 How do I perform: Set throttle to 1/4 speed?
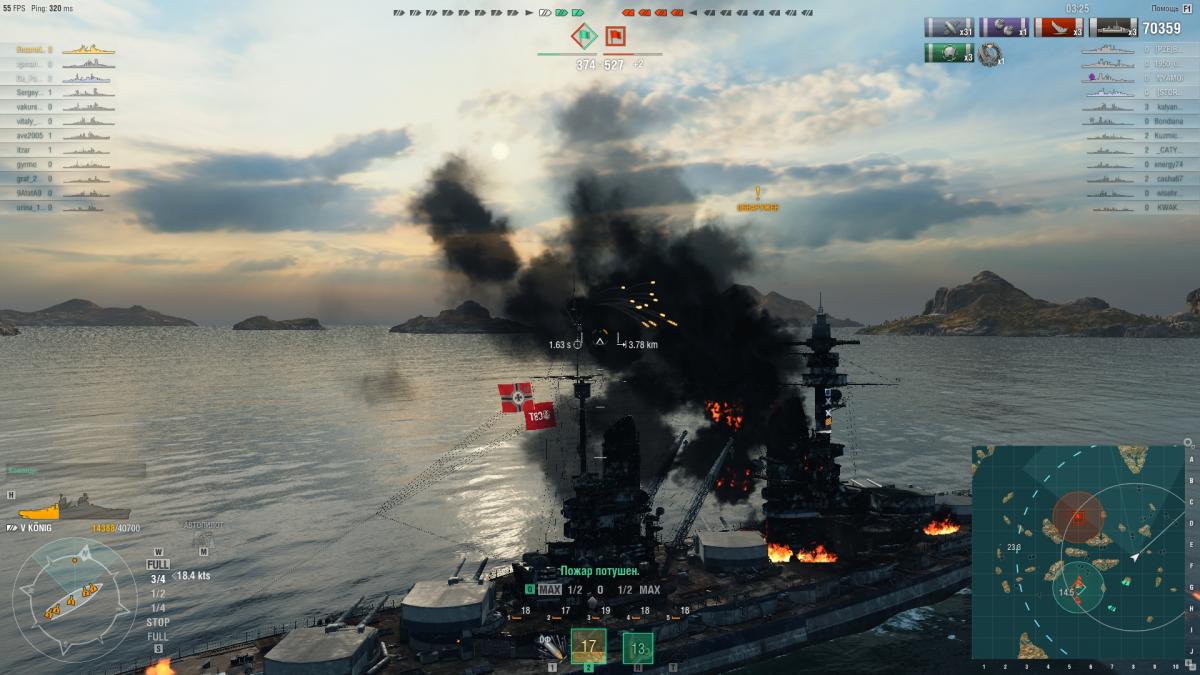click(x=158, y=607)
